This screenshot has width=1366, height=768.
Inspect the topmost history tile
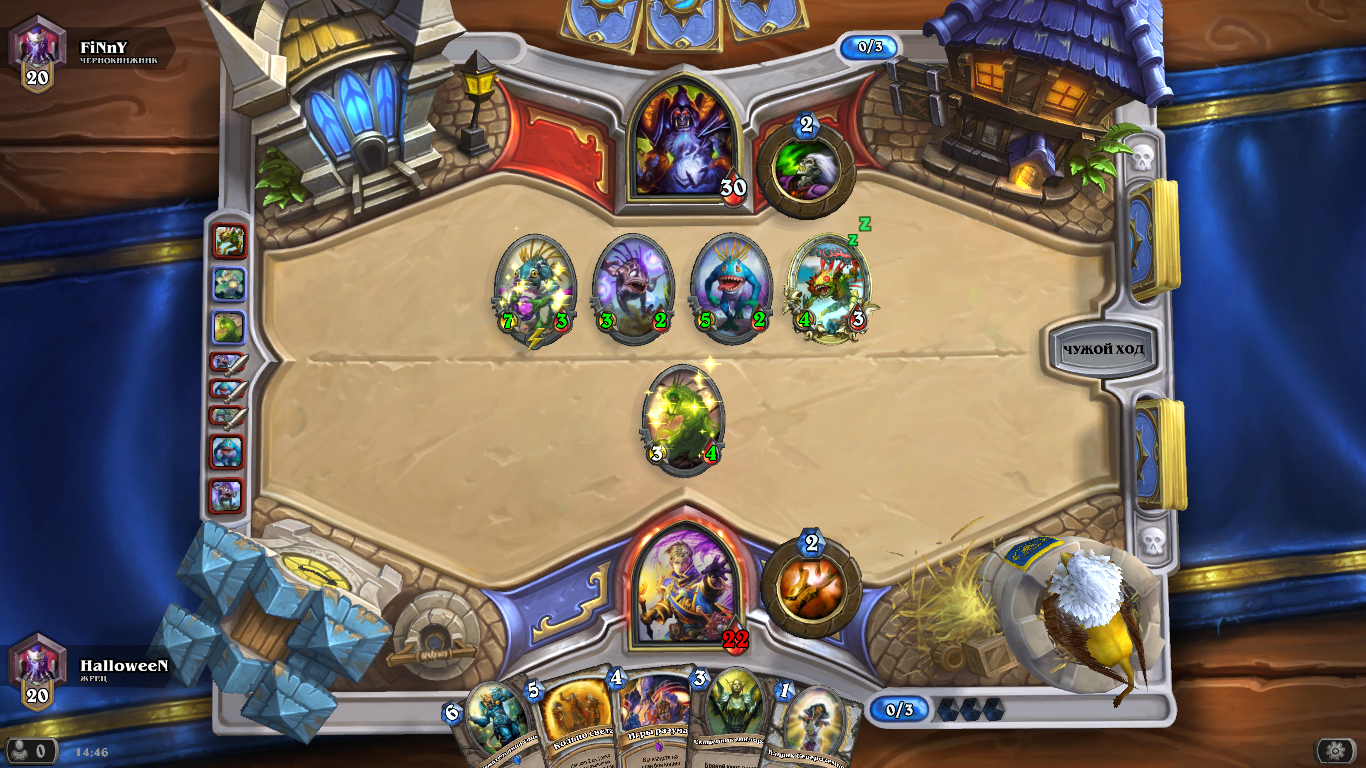point(229,241)
